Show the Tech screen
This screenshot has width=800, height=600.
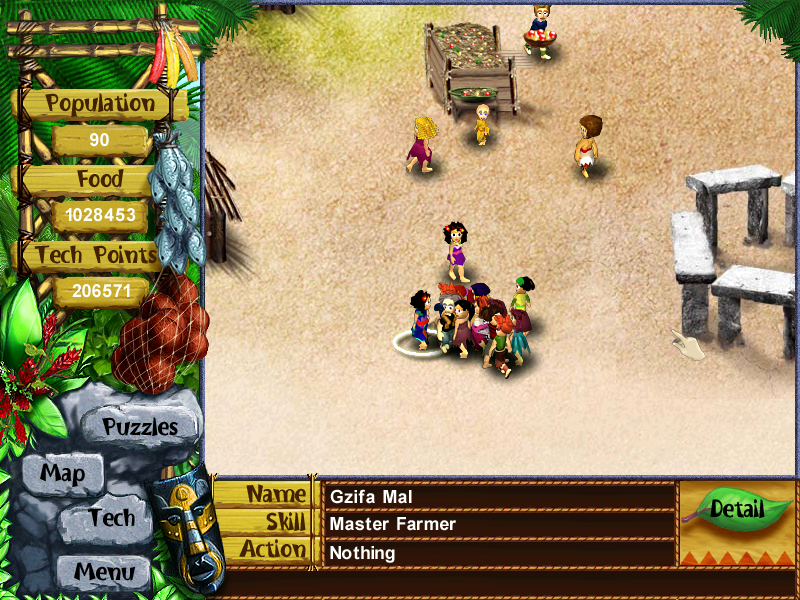[x=110, y=518]
